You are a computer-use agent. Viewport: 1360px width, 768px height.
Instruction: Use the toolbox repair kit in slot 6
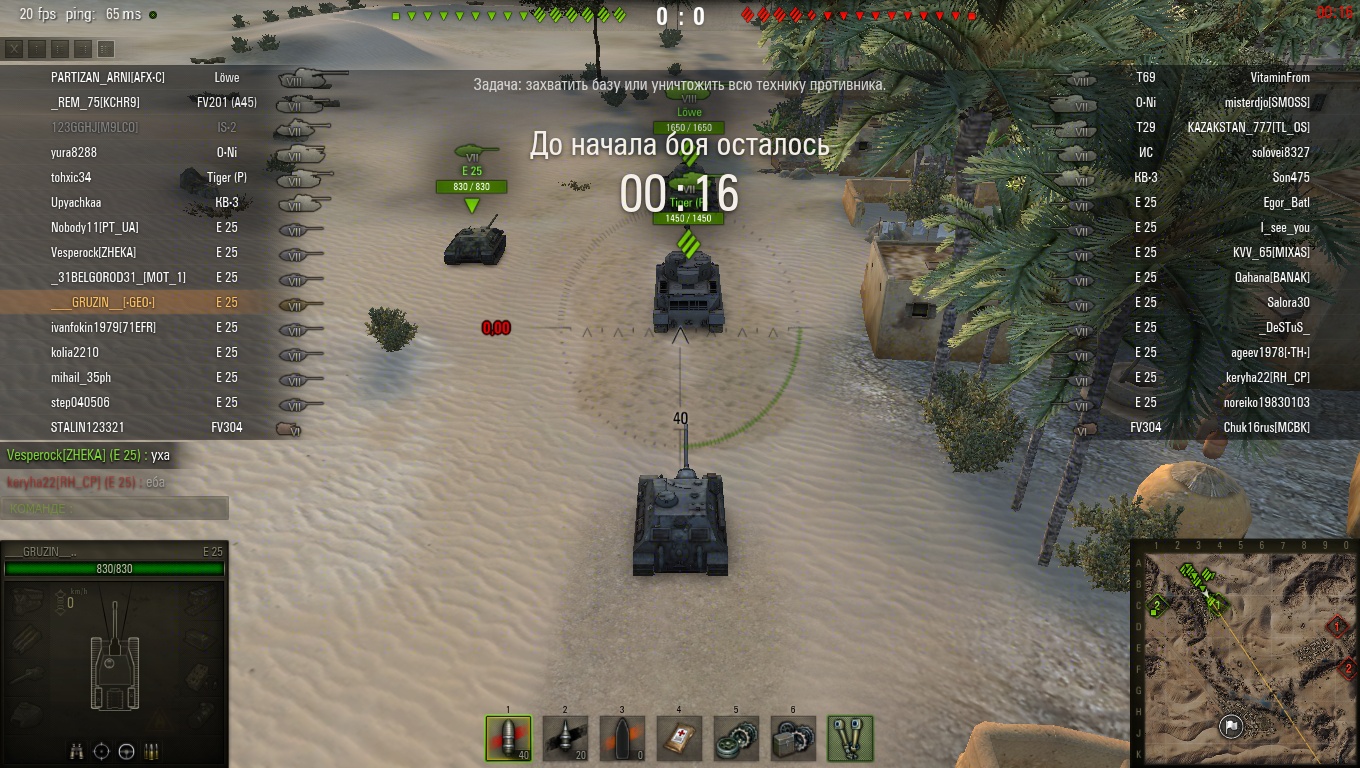[x=793, y=738]
